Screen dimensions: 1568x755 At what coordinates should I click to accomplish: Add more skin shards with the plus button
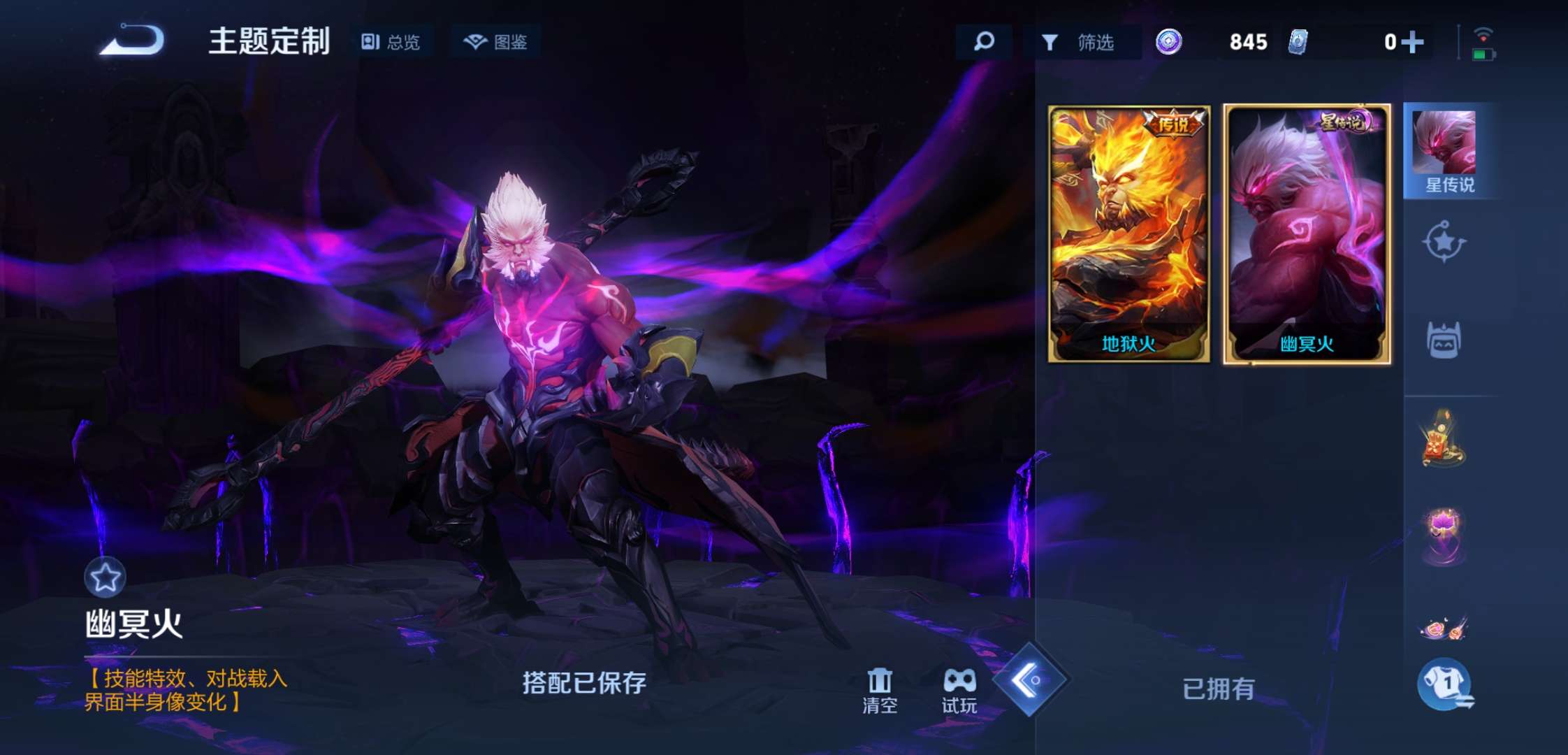coord(1411,43)
